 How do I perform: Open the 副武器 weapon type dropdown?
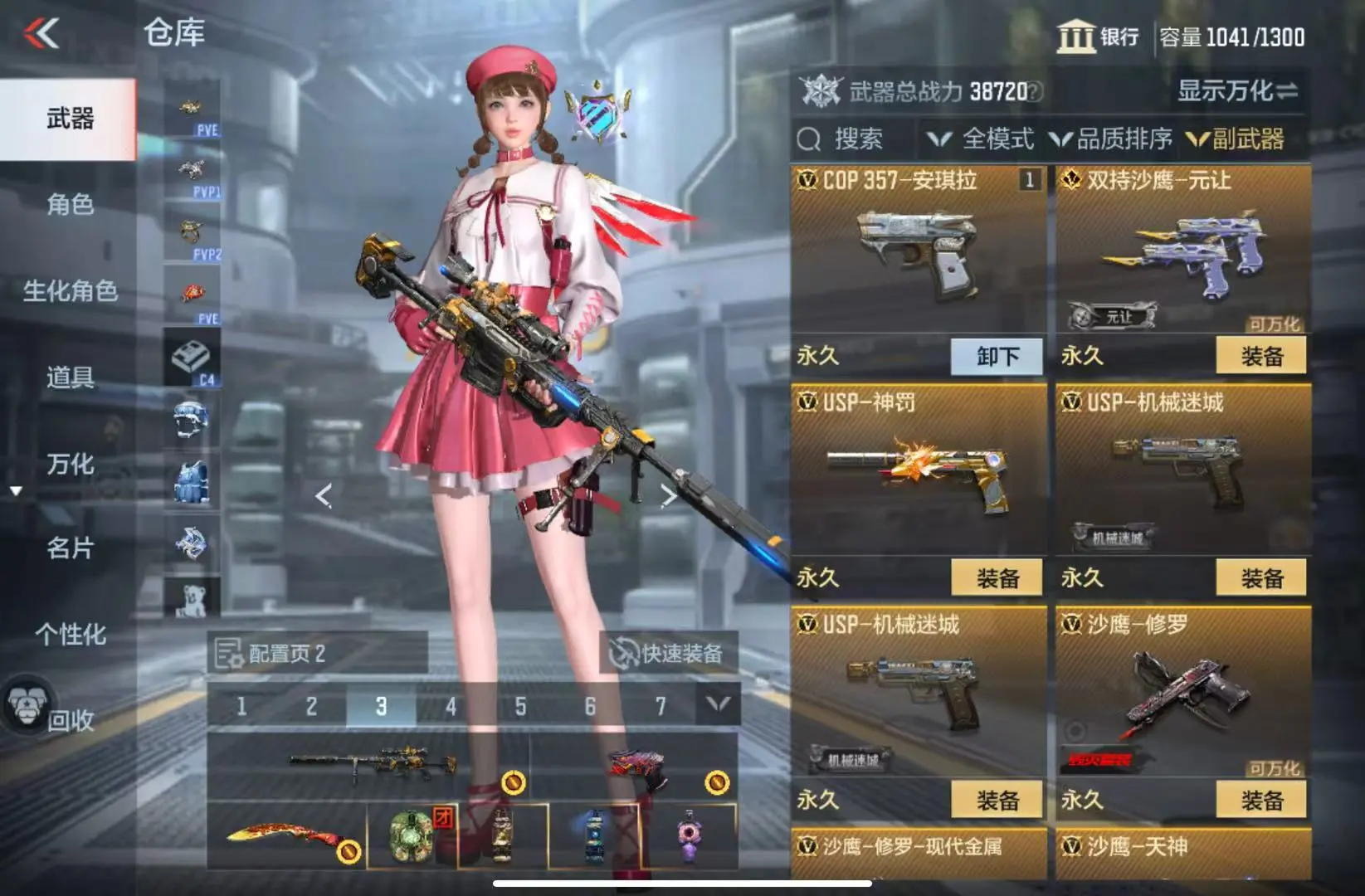tap(1236, 139)
